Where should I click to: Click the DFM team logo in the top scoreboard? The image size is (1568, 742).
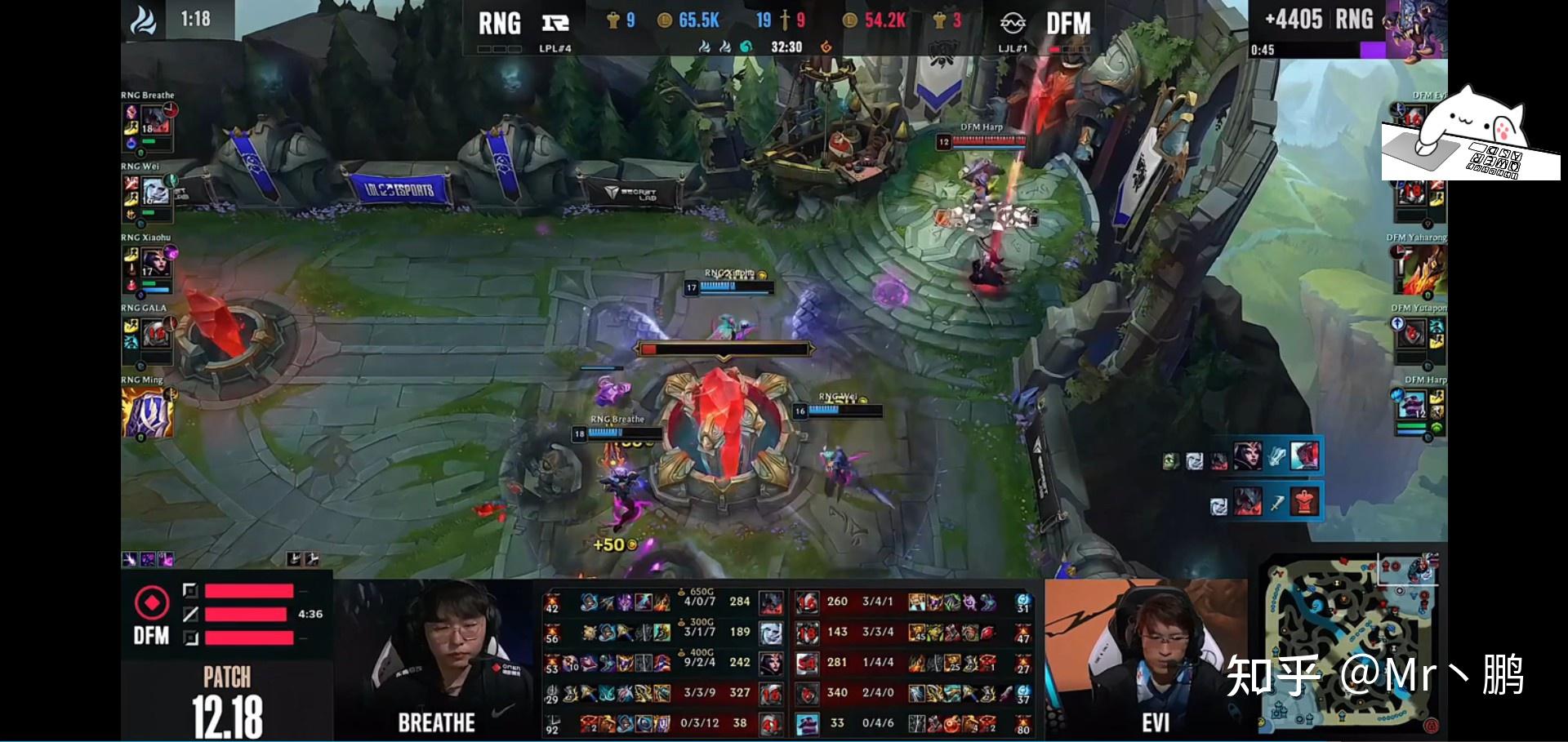tap(1013, 22)
